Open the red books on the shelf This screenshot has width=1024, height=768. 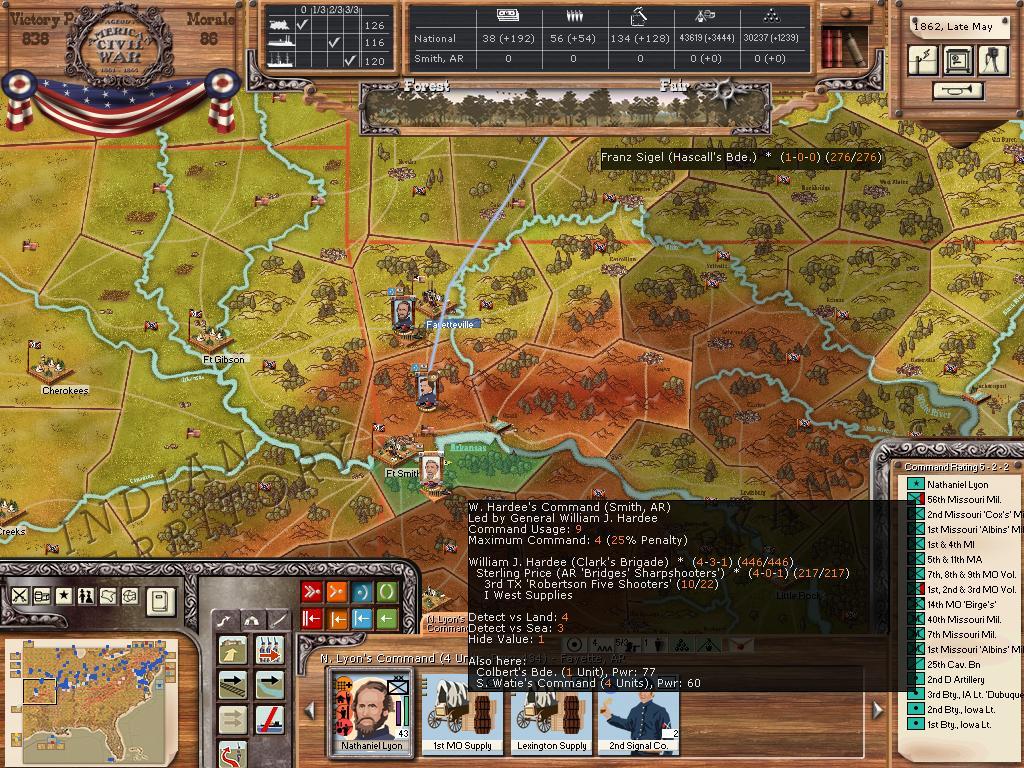832,46
